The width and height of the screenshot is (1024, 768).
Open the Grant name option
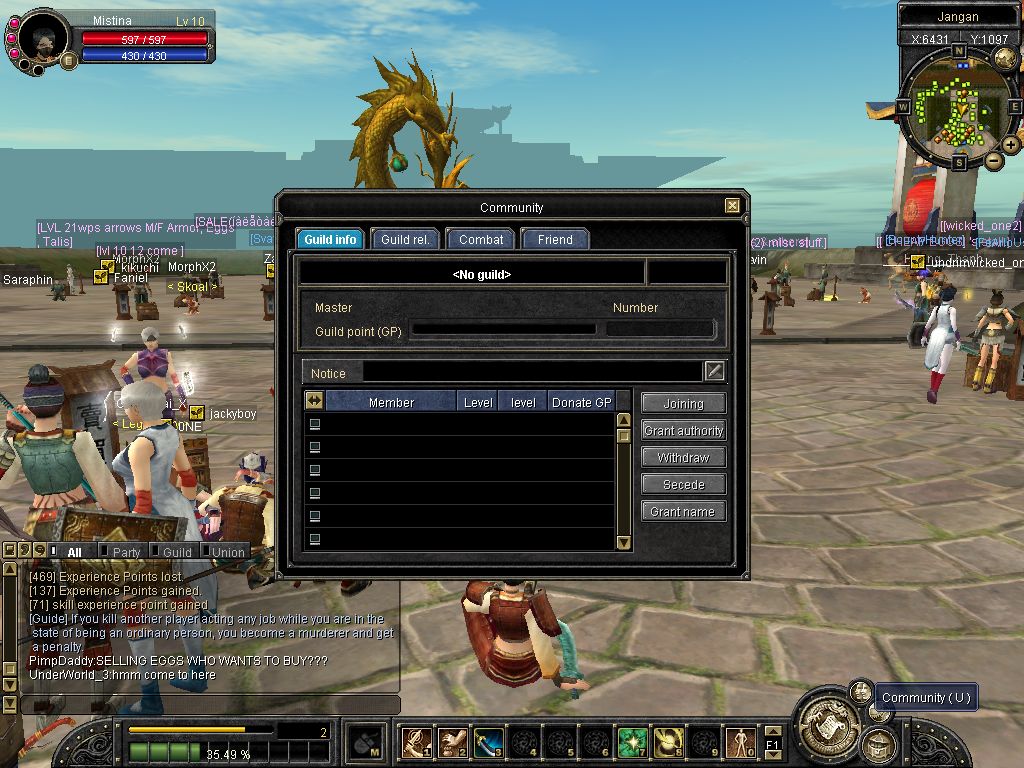[683, 512]
